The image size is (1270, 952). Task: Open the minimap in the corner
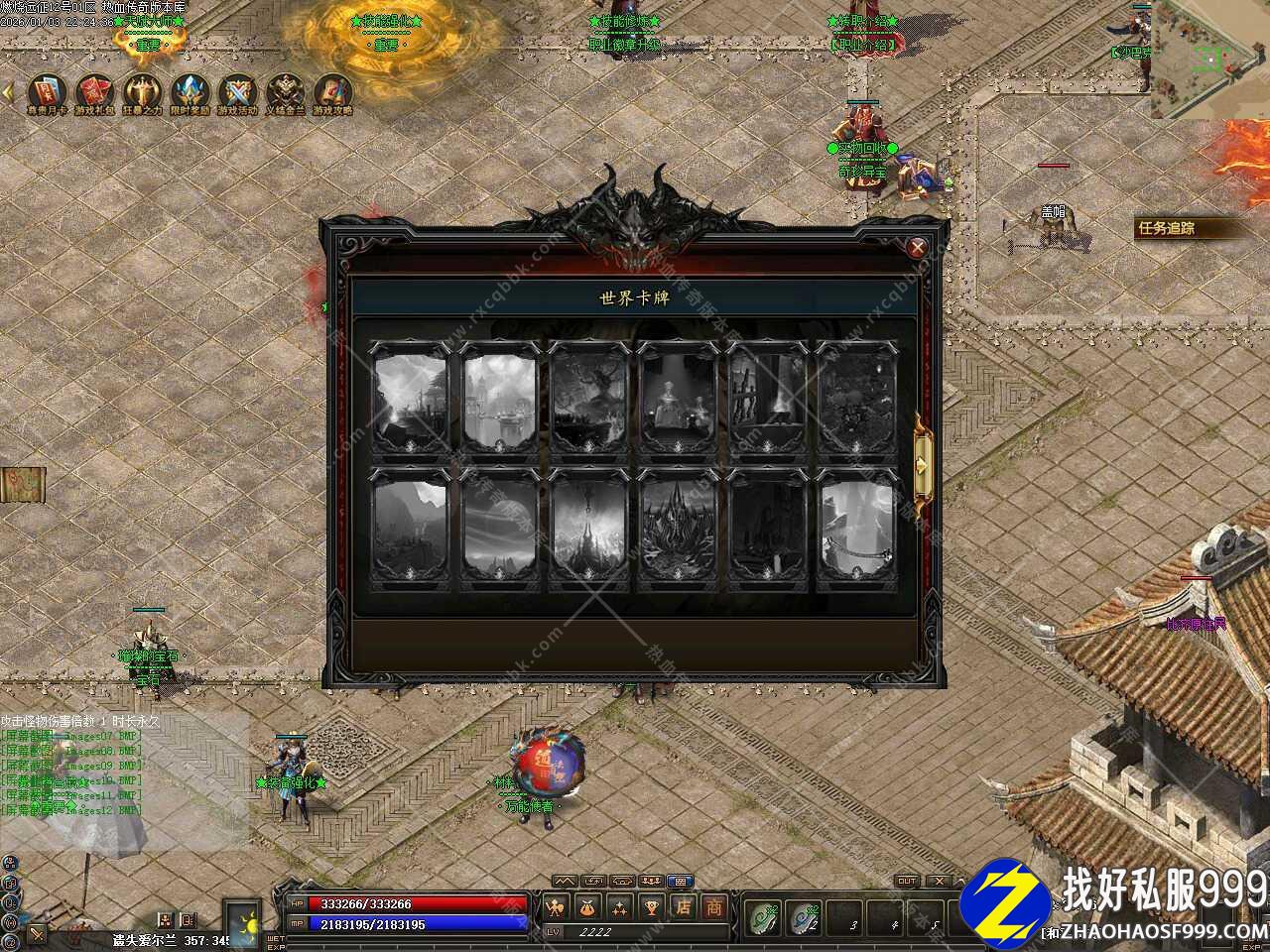pyautogui.click(x=1210, y=58)
